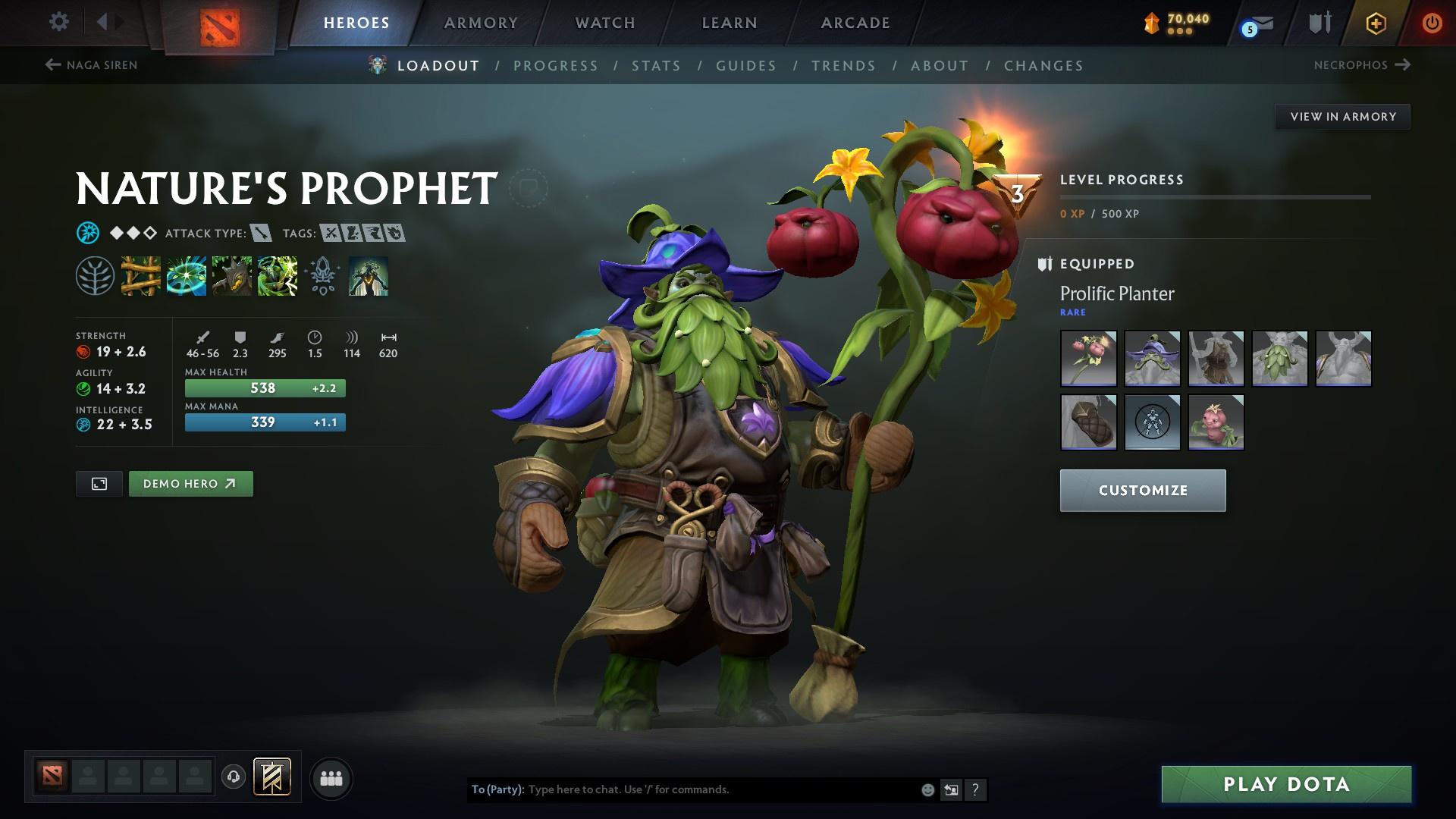Screen dimensions: 1456x819
Task: Toggle the find party friends icon
Action: coord(331,777)
